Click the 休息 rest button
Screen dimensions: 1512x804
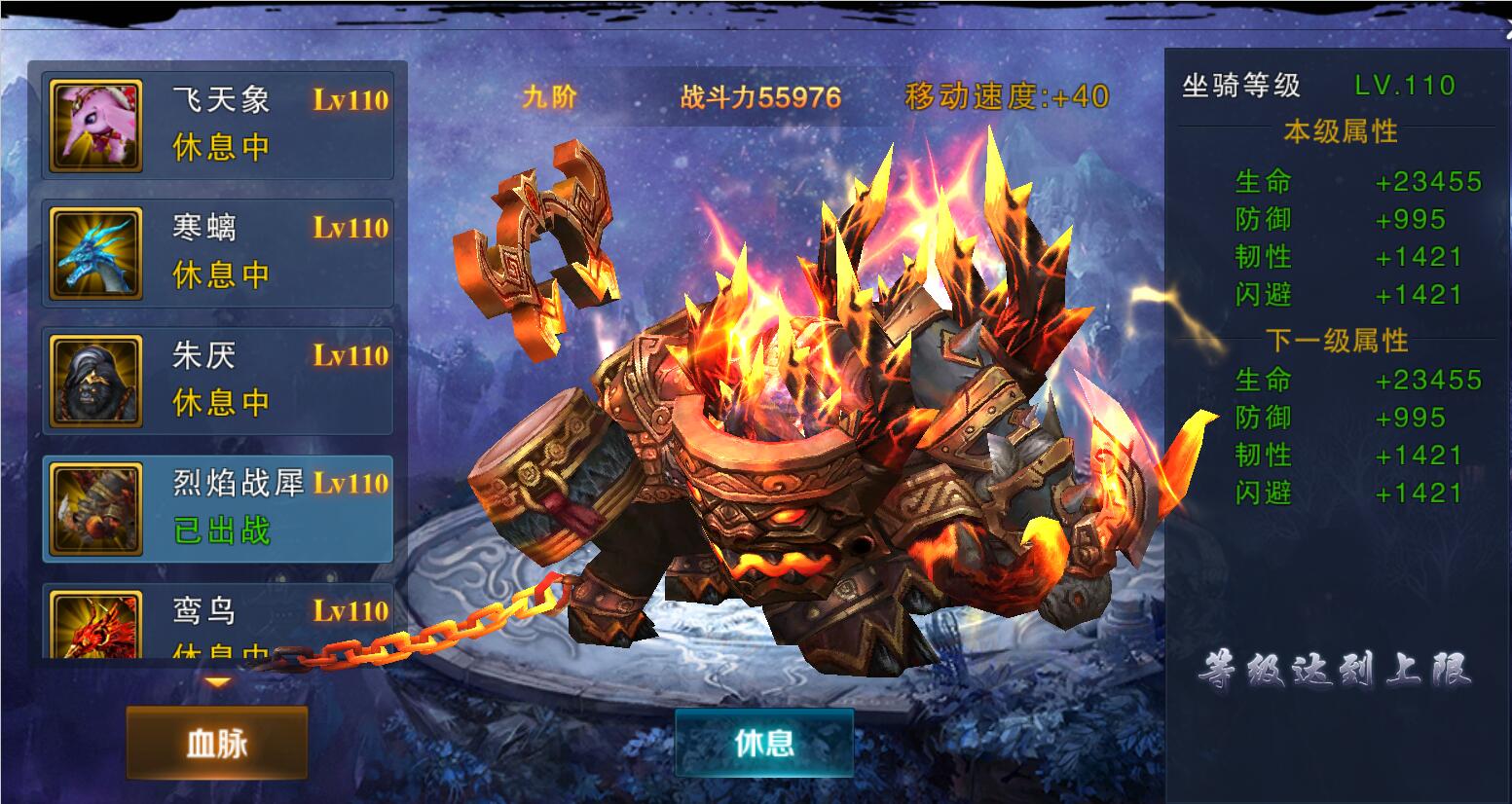(764, 743)
